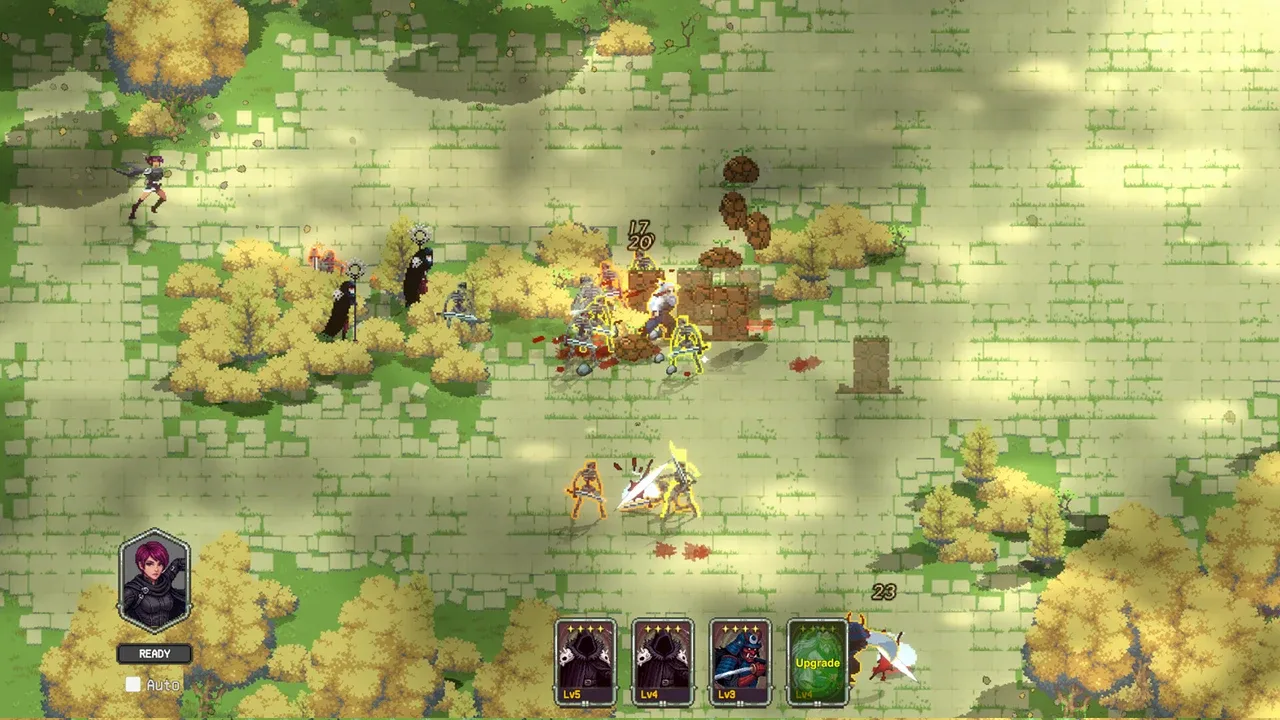The image size is (1280, 720).
Task: Toggle the Auto checkbox
Action: 133,685
